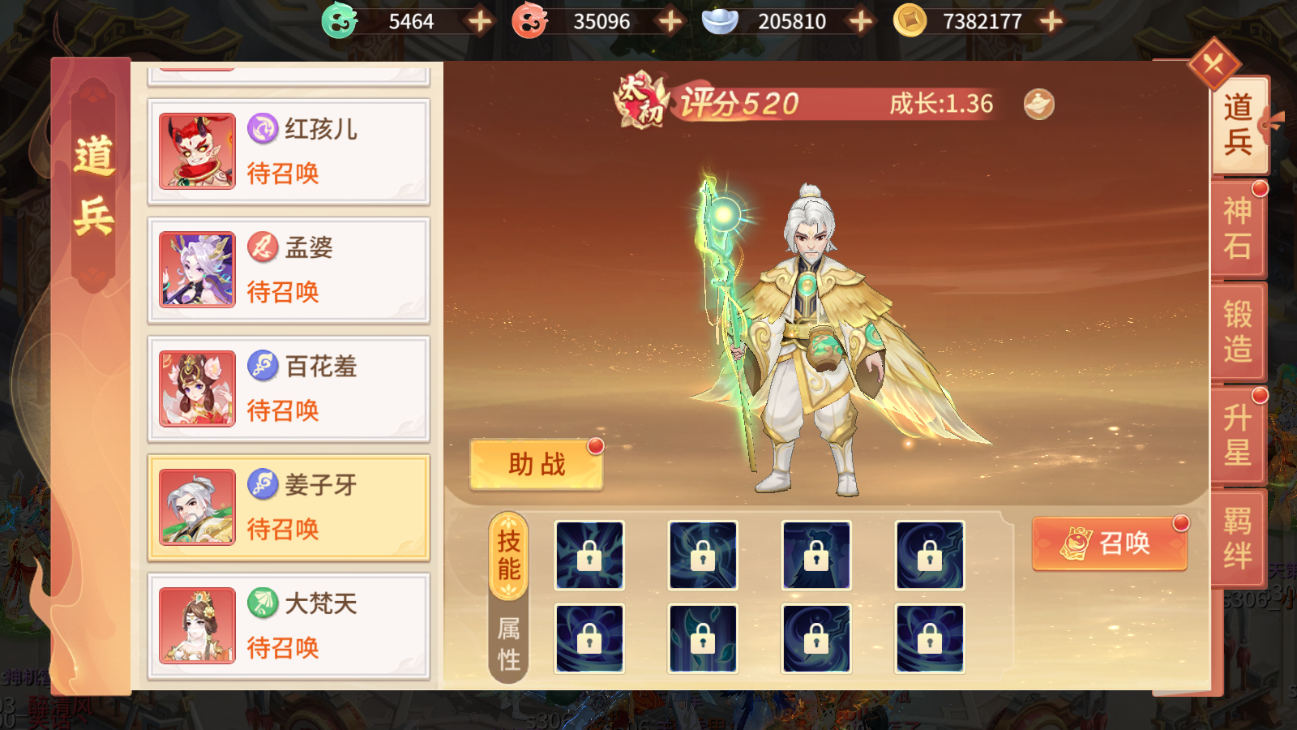Tap the gold coin currency icon
The width and height of the screenshot is (1297, 730).
pyautogui.click(x=910, y=21)
